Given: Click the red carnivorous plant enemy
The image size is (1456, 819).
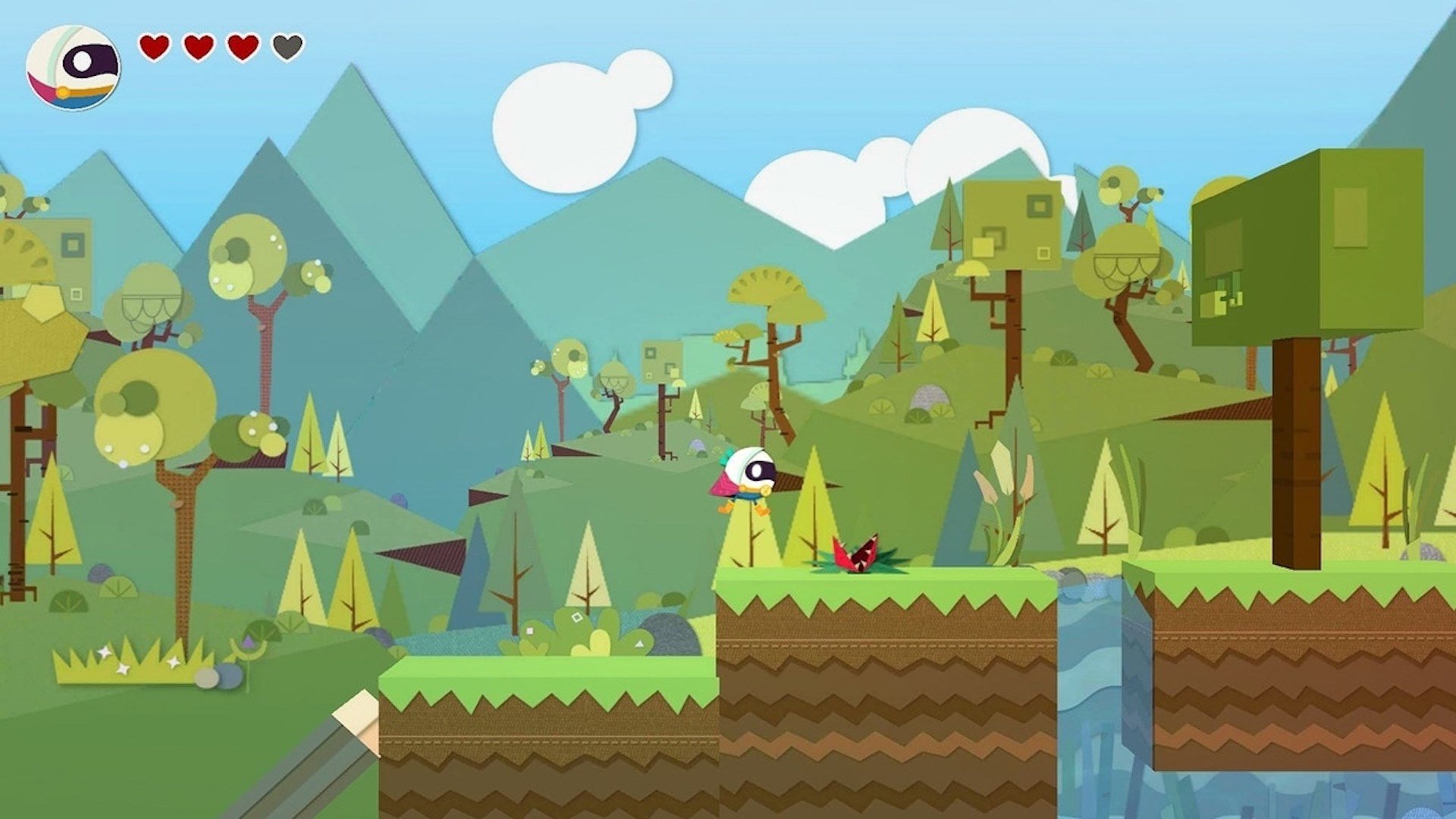Looking at the screenshot, I should (x=857, y=554).
